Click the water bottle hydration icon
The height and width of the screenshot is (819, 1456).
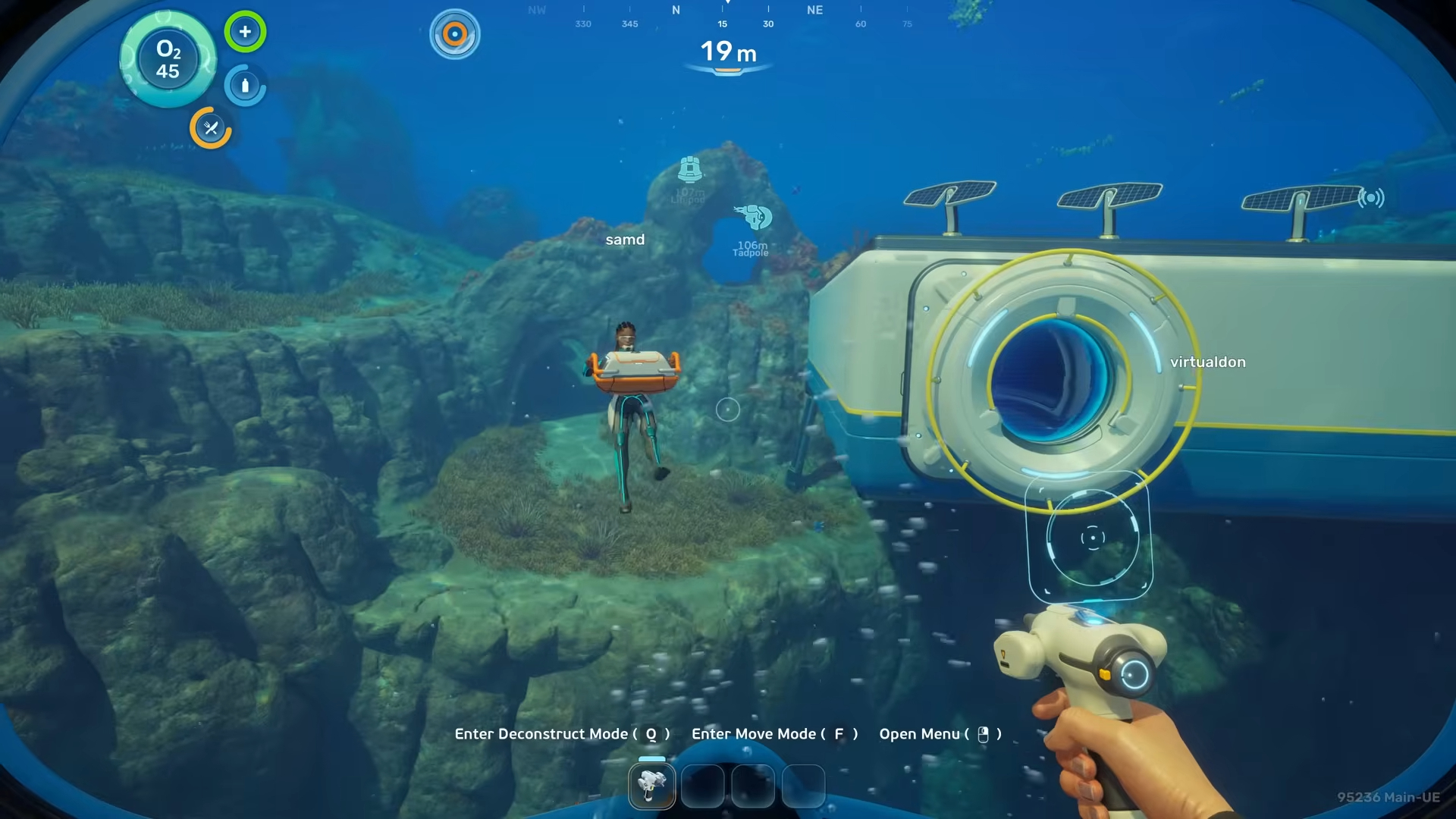[x=245, y=86]
